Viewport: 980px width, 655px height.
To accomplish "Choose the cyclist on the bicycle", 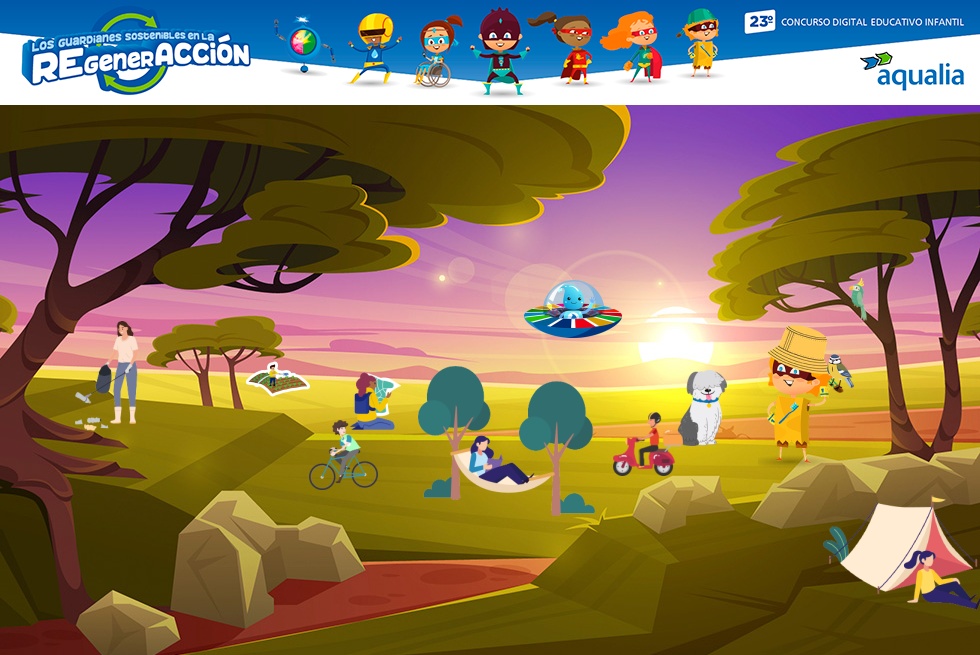I will coord(343,456).
